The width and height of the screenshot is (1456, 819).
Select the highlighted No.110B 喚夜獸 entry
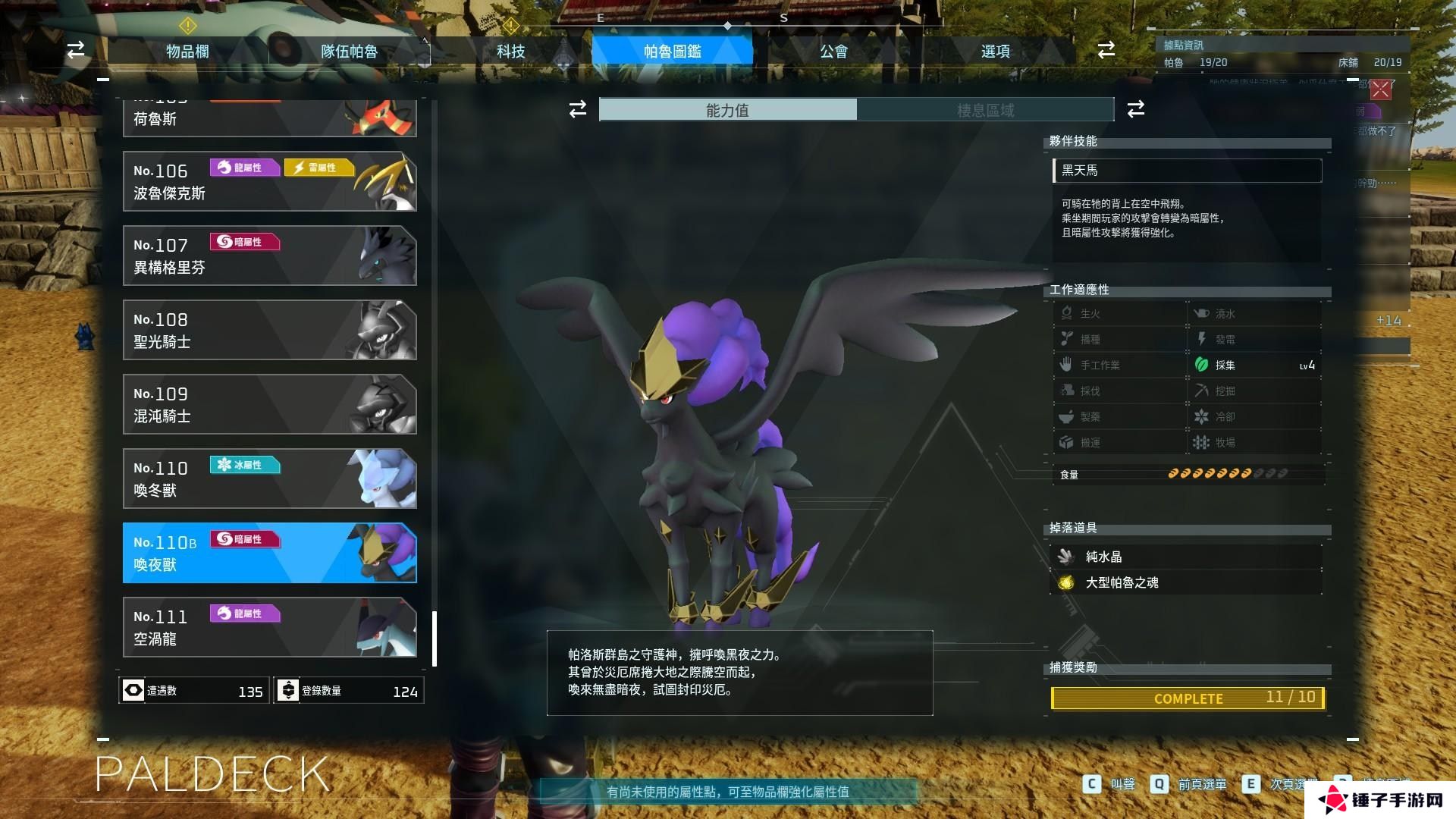coord(269,553)
